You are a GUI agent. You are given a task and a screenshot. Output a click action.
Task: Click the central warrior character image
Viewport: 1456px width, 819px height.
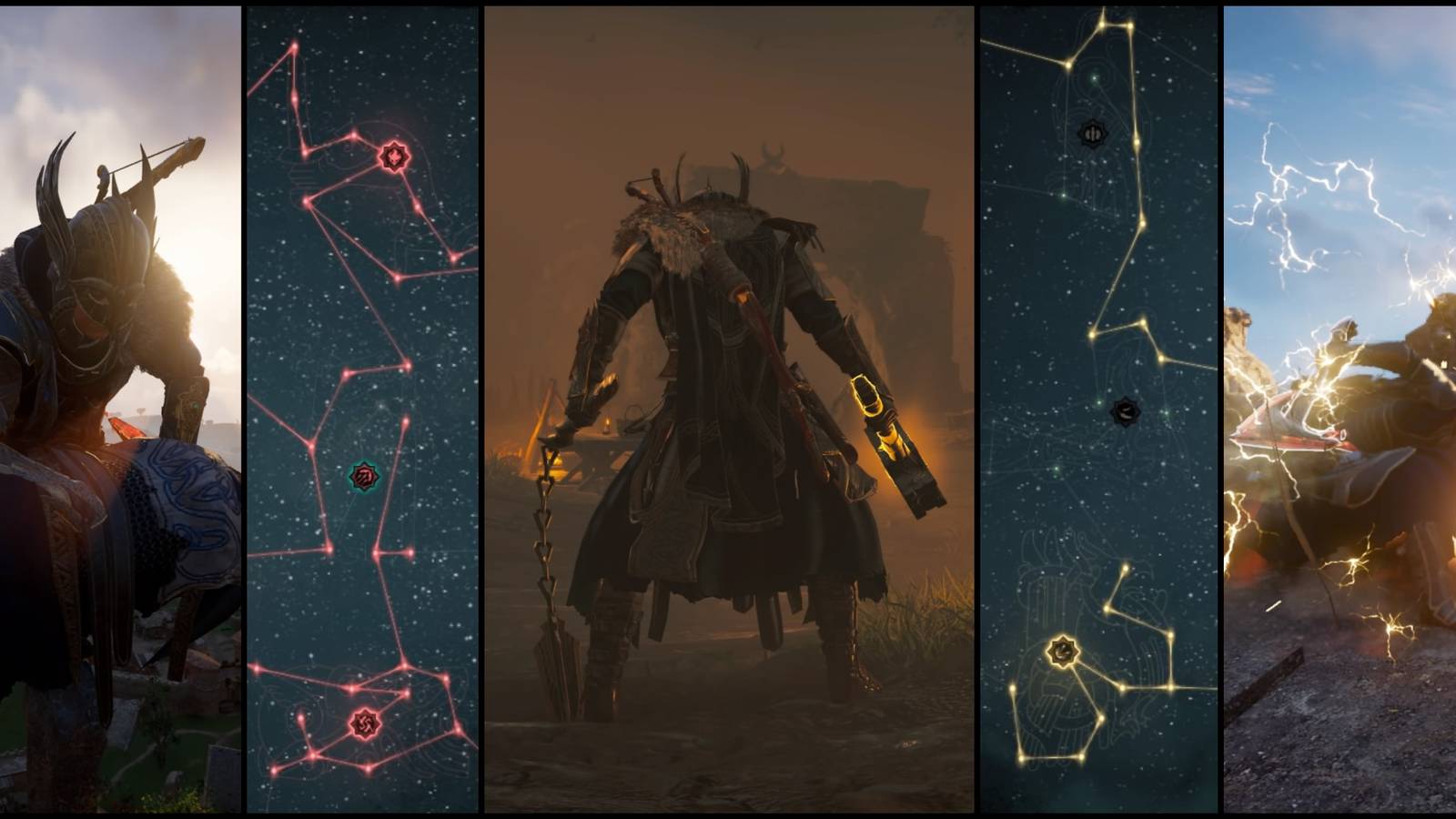point(728,409)
